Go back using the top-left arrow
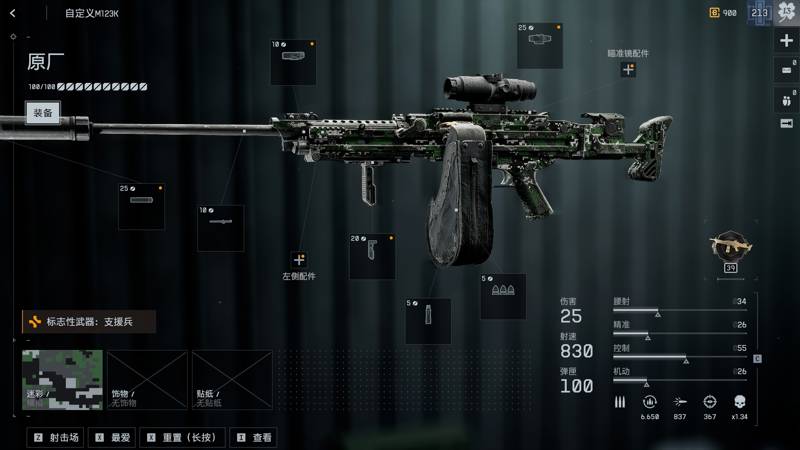Image resolution: width=800 pixels, height=450 pixels. coord(13,13)
